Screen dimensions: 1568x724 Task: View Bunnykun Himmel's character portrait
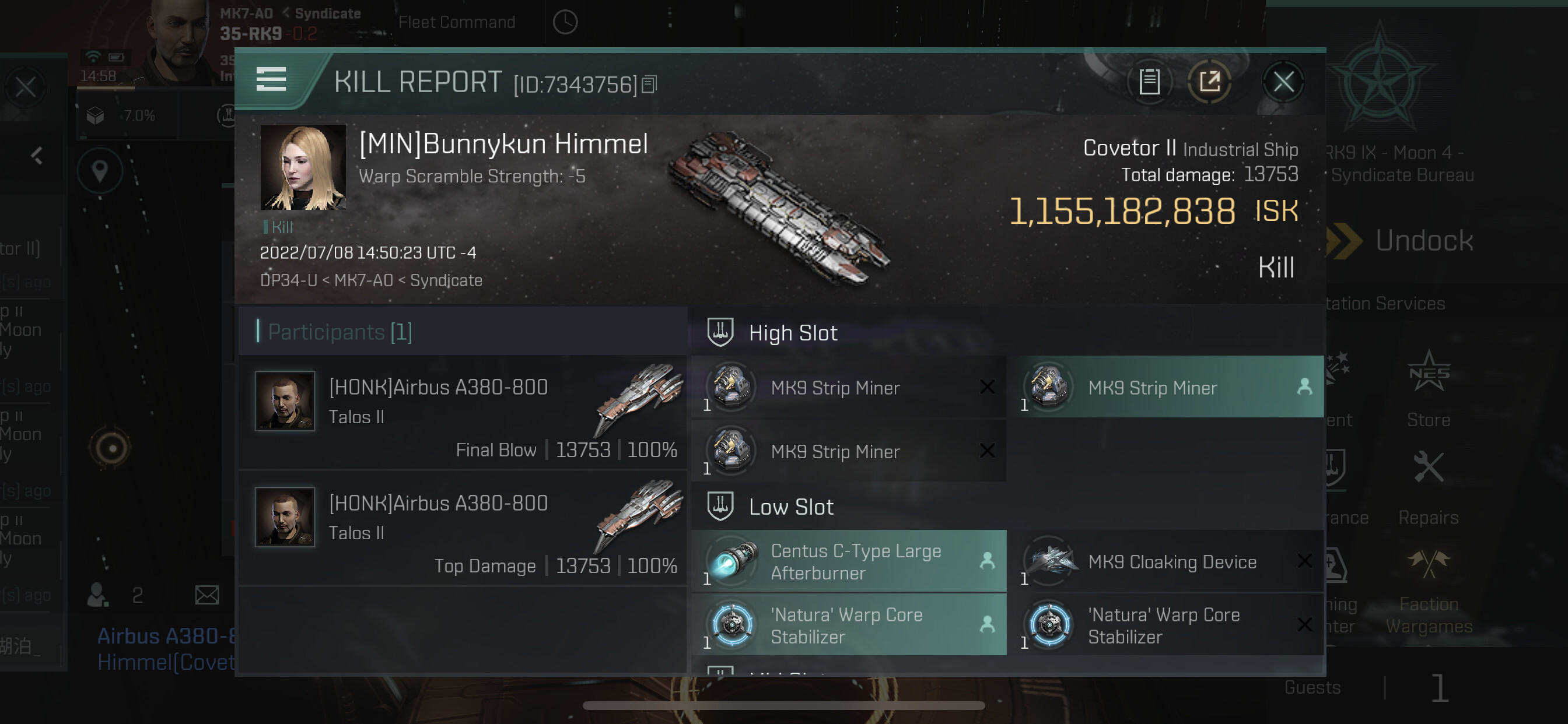click(303, 167)
